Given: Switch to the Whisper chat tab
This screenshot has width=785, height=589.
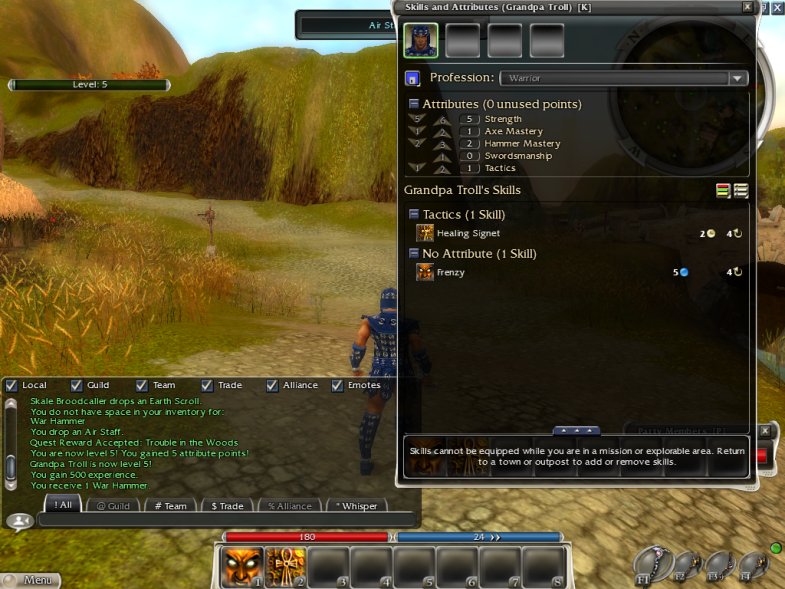Looking at the screenshot, I should 356,506.
